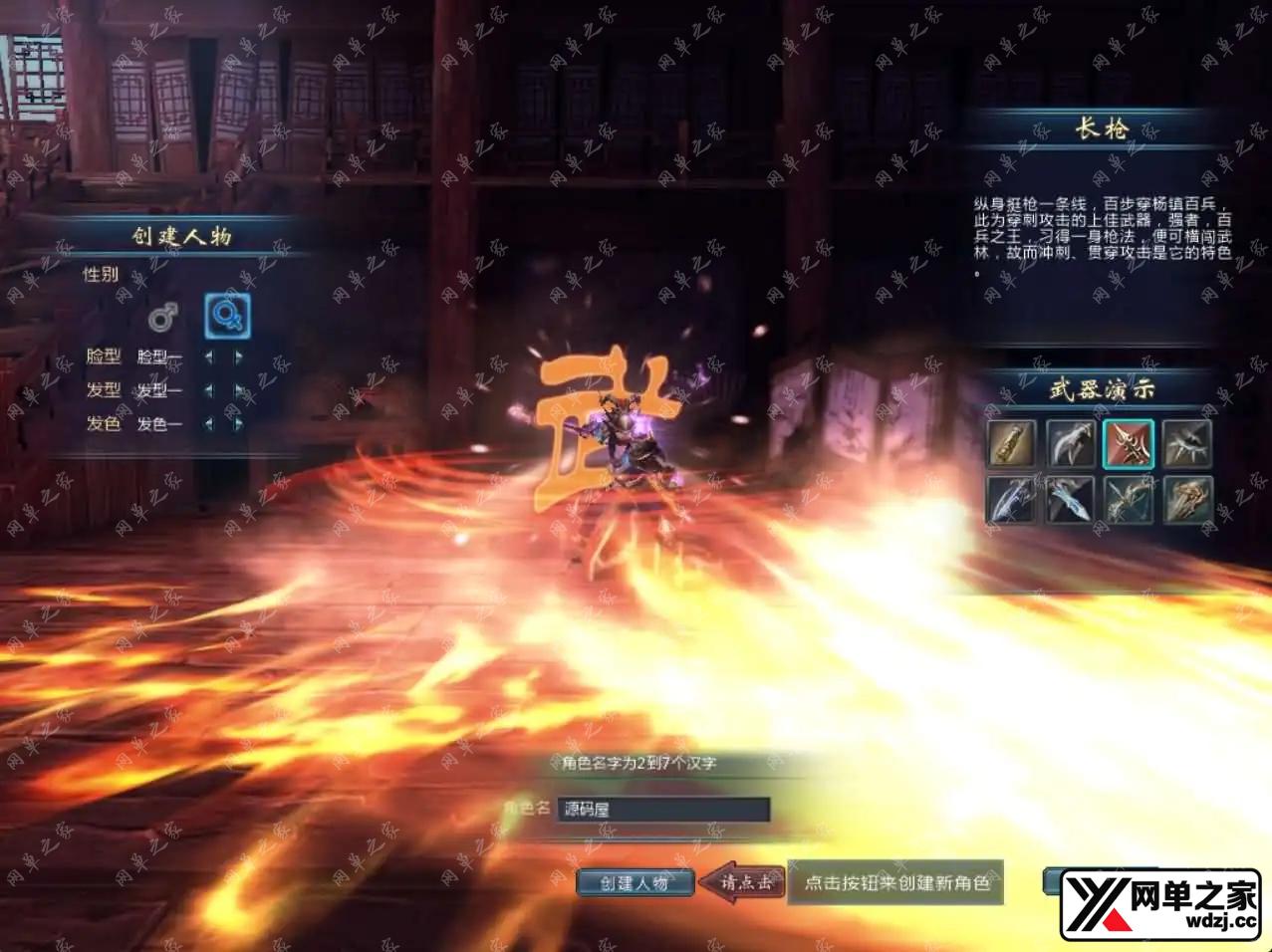Pick the golden gauntlet weapon icon
Image resolution: width=1272 pixels, height=952 pixels.
pyautogui.click(x=1187, y=499)
